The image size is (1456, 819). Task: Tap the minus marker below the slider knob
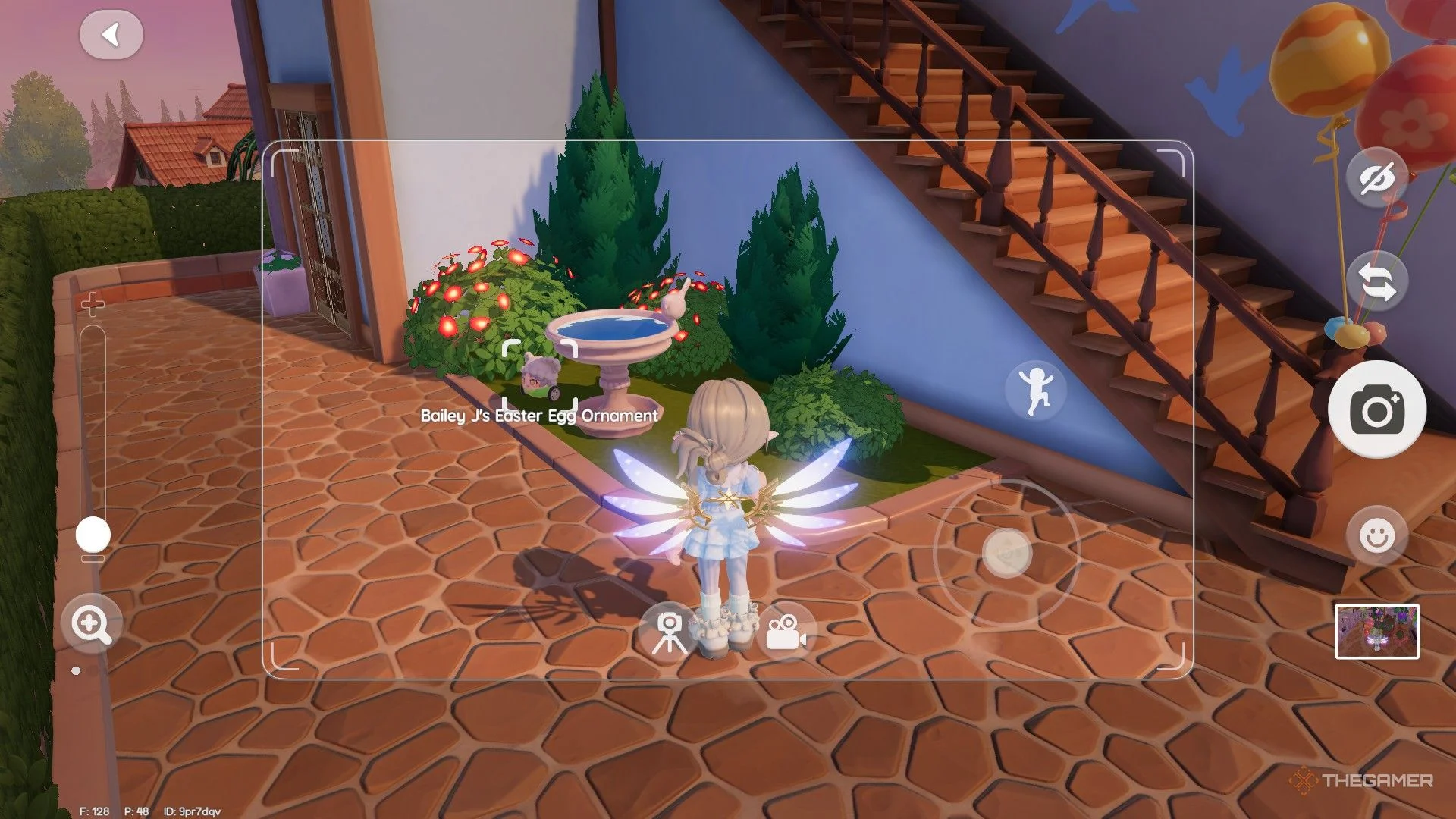91,559
